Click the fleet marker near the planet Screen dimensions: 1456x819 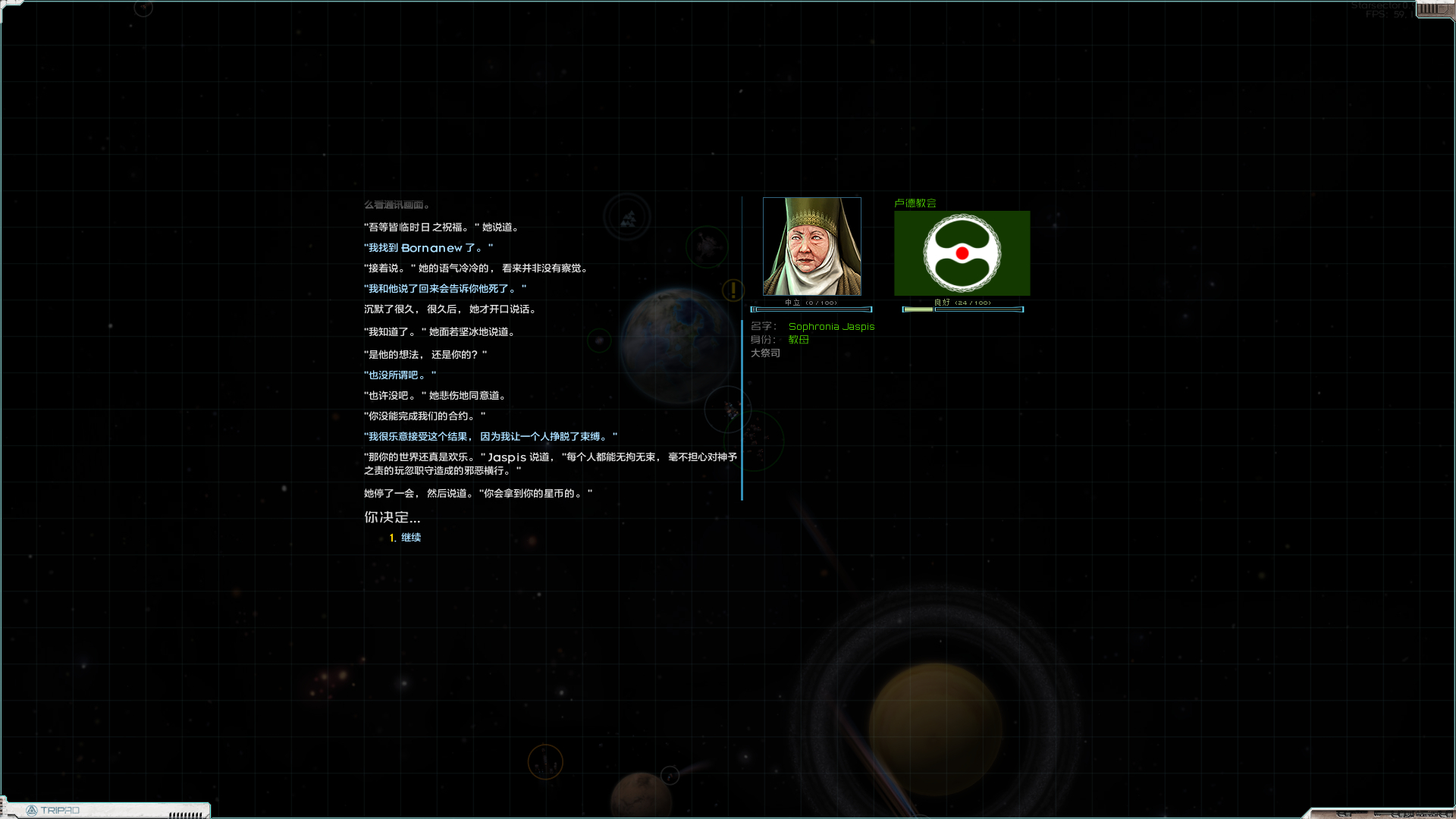[730, 409]
